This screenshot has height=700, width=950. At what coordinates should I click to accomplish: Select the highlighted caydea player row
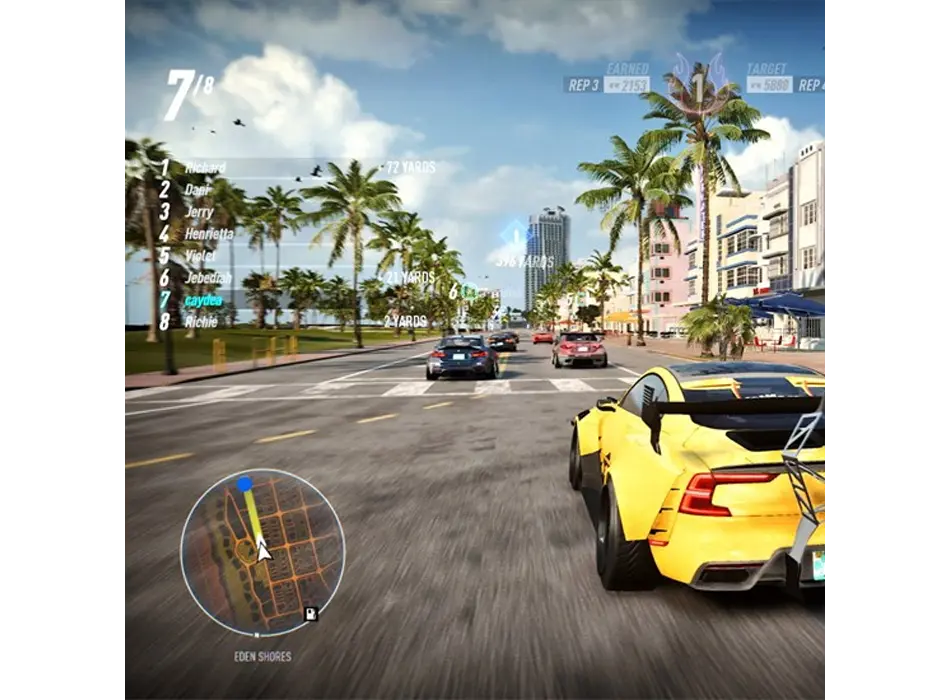[x=204, y=300]
